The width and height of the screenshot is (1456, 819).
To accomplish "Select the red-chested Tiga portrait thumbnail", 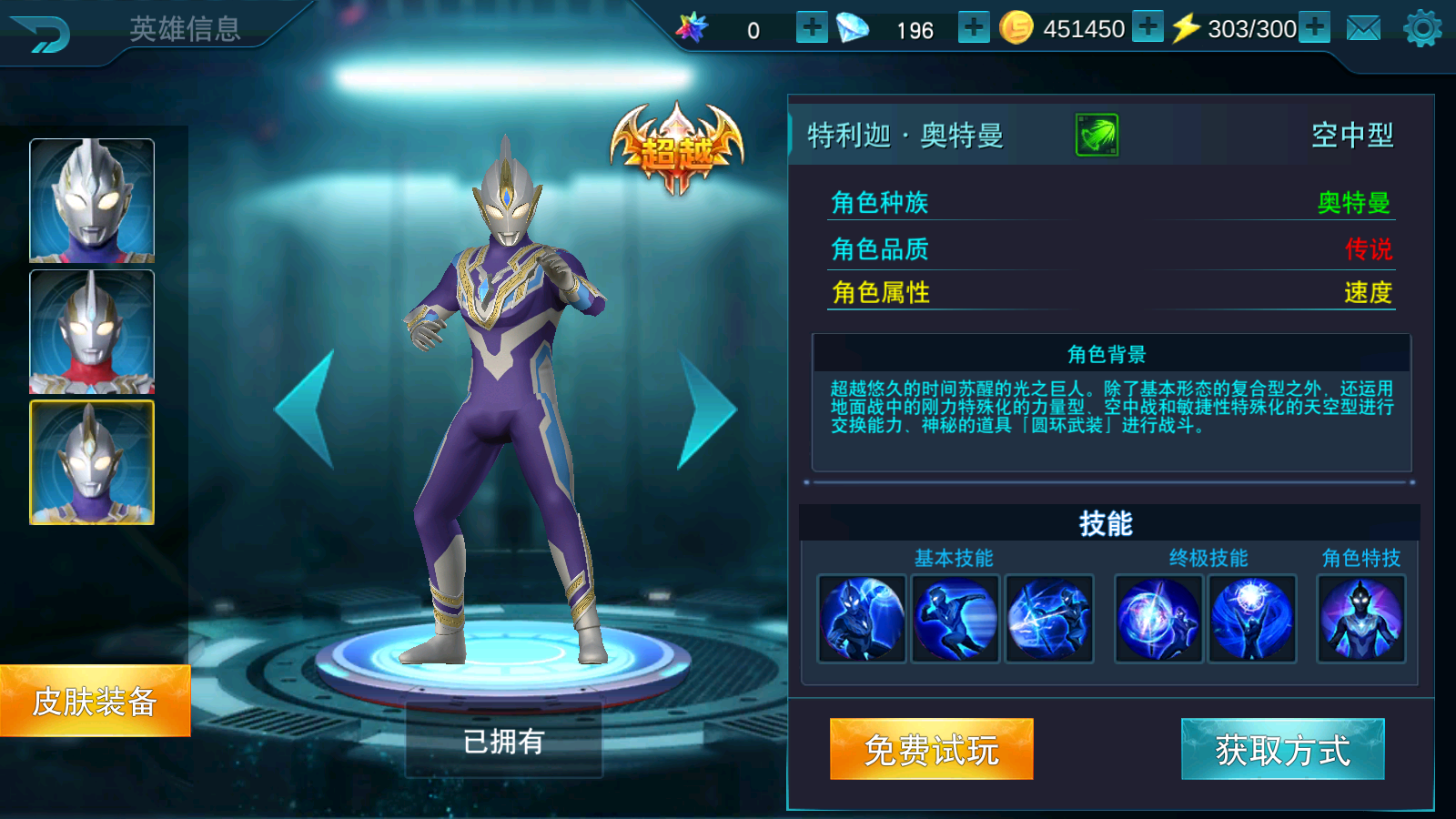I will [x=92, y=331].
